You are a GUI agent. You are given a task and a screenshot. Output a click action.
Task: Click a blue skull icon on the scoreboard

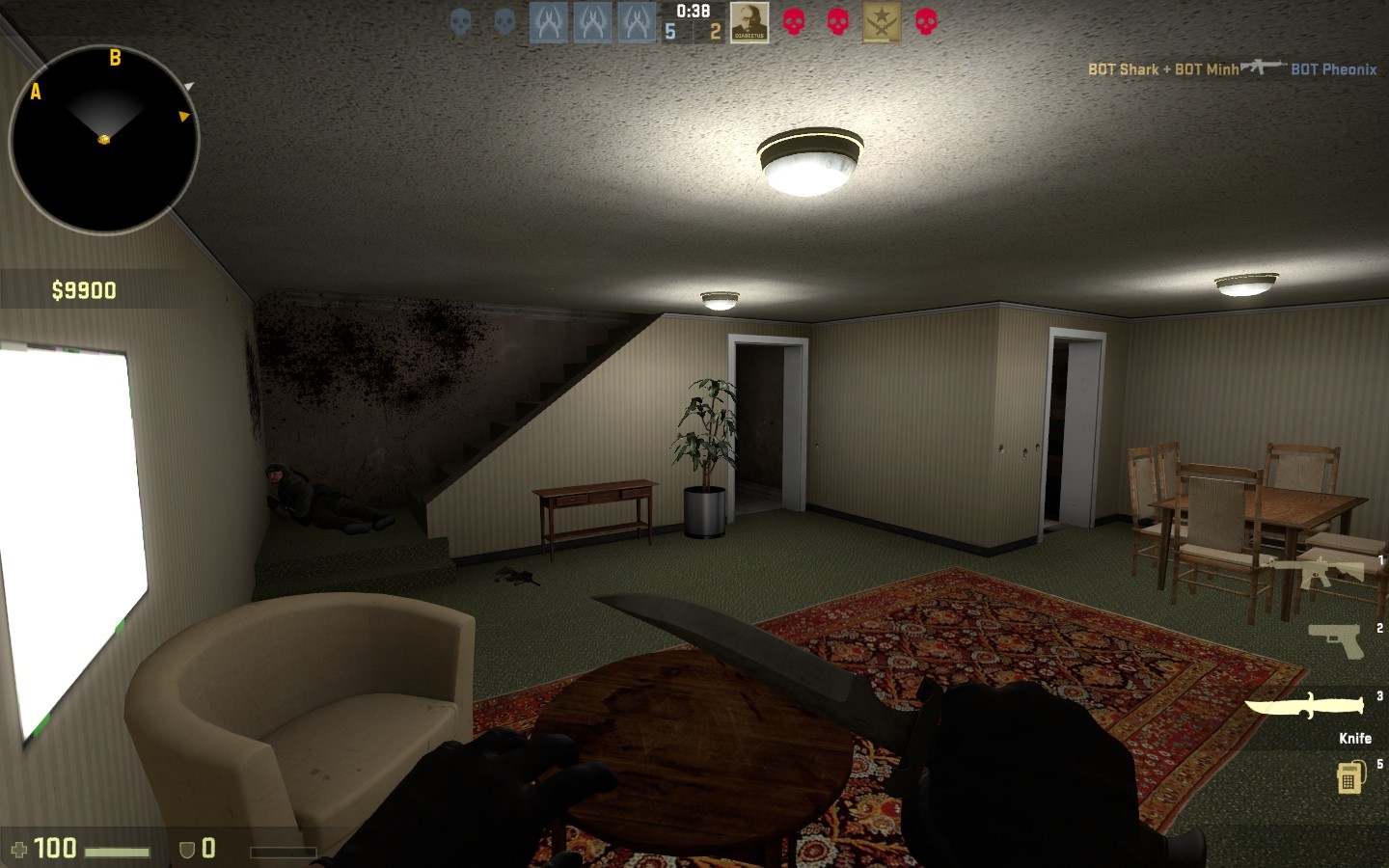click(460, 21)
